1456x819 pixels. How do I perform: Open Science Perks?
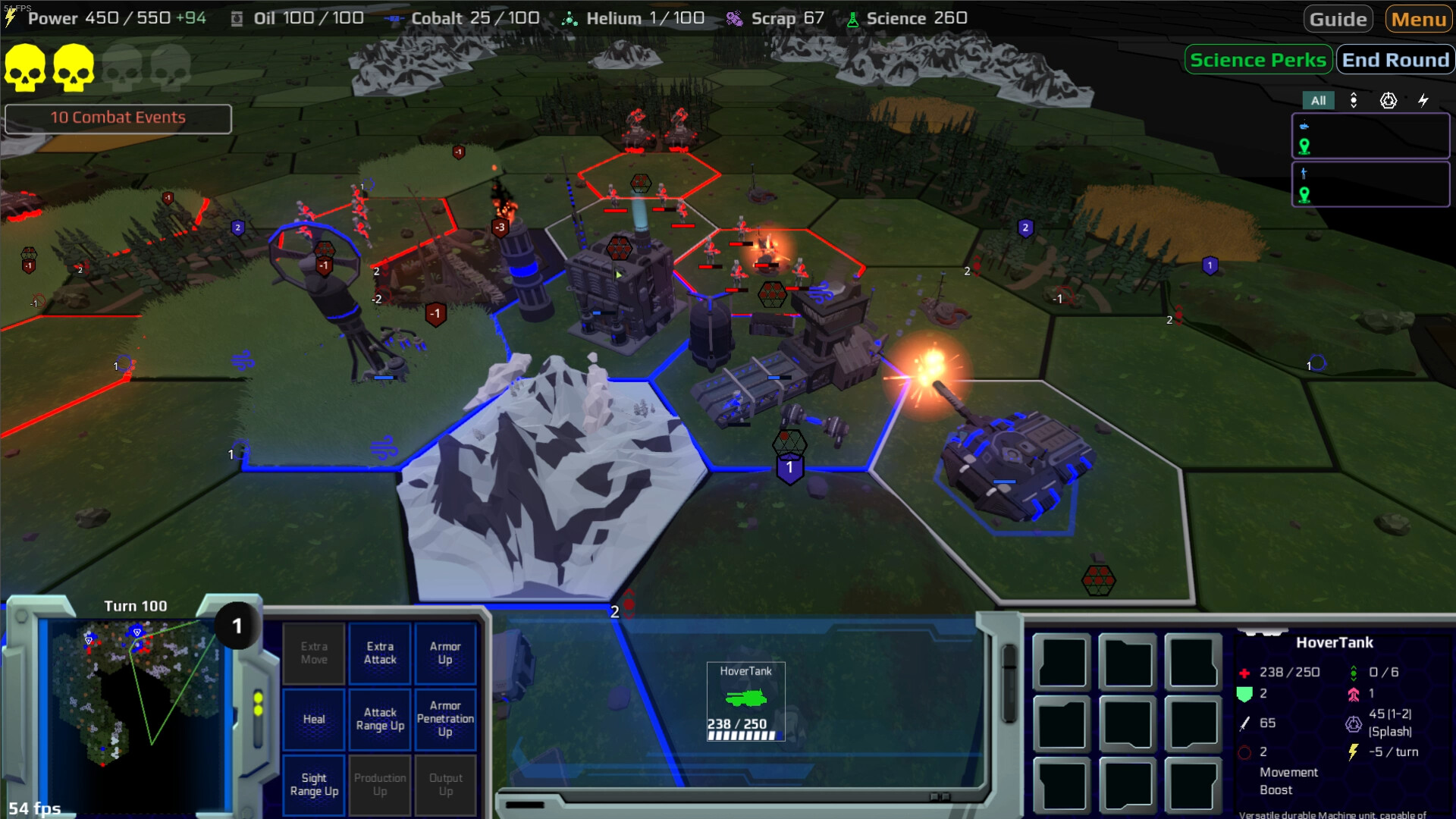1257,60
